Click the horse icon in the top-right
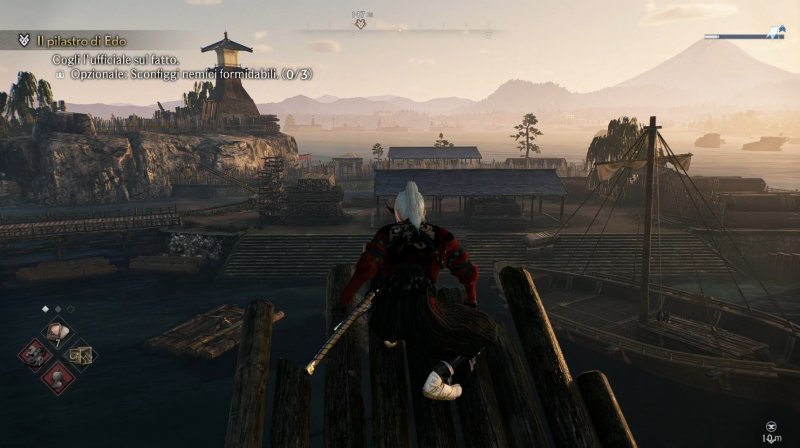 774,32
